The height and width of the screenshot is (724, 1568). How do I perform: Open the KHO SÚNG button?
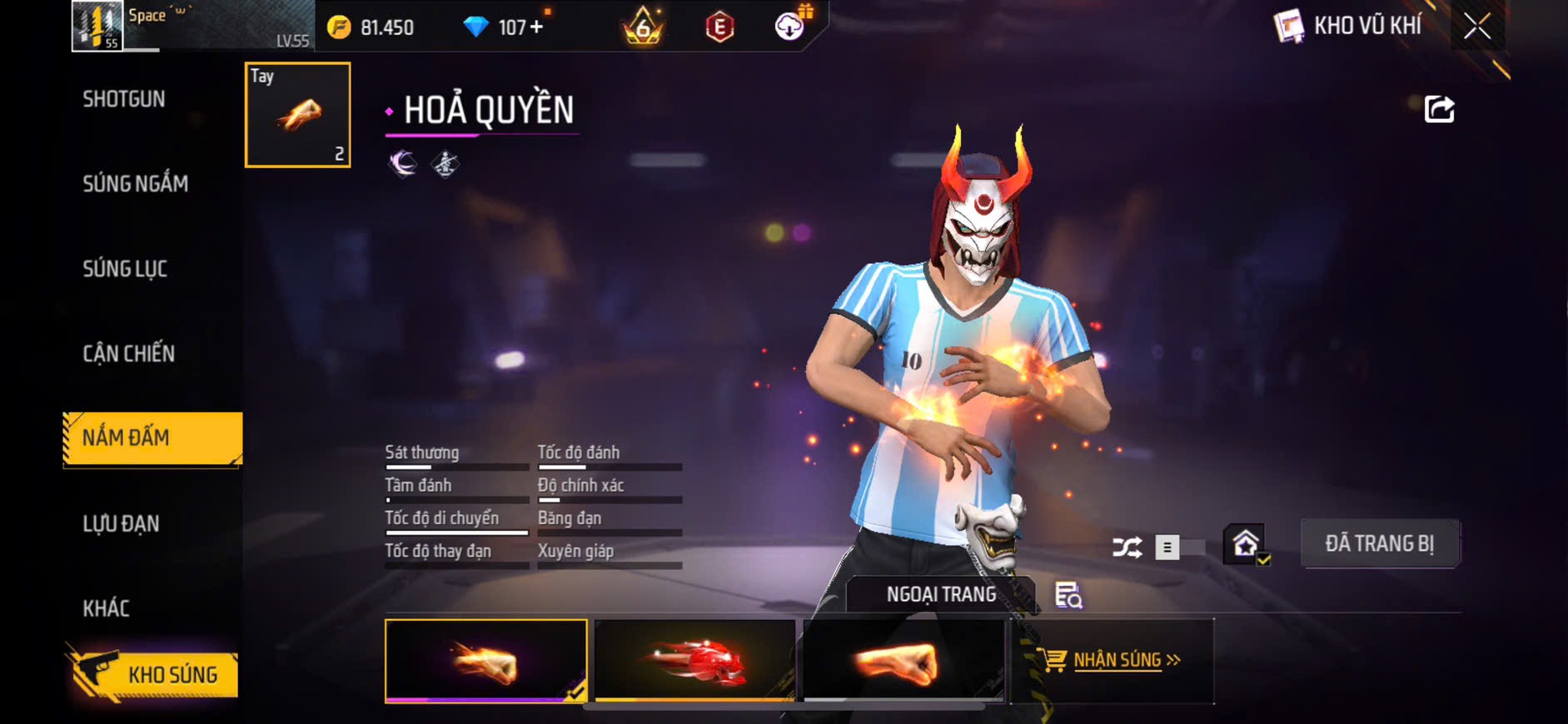click(156, 674)
